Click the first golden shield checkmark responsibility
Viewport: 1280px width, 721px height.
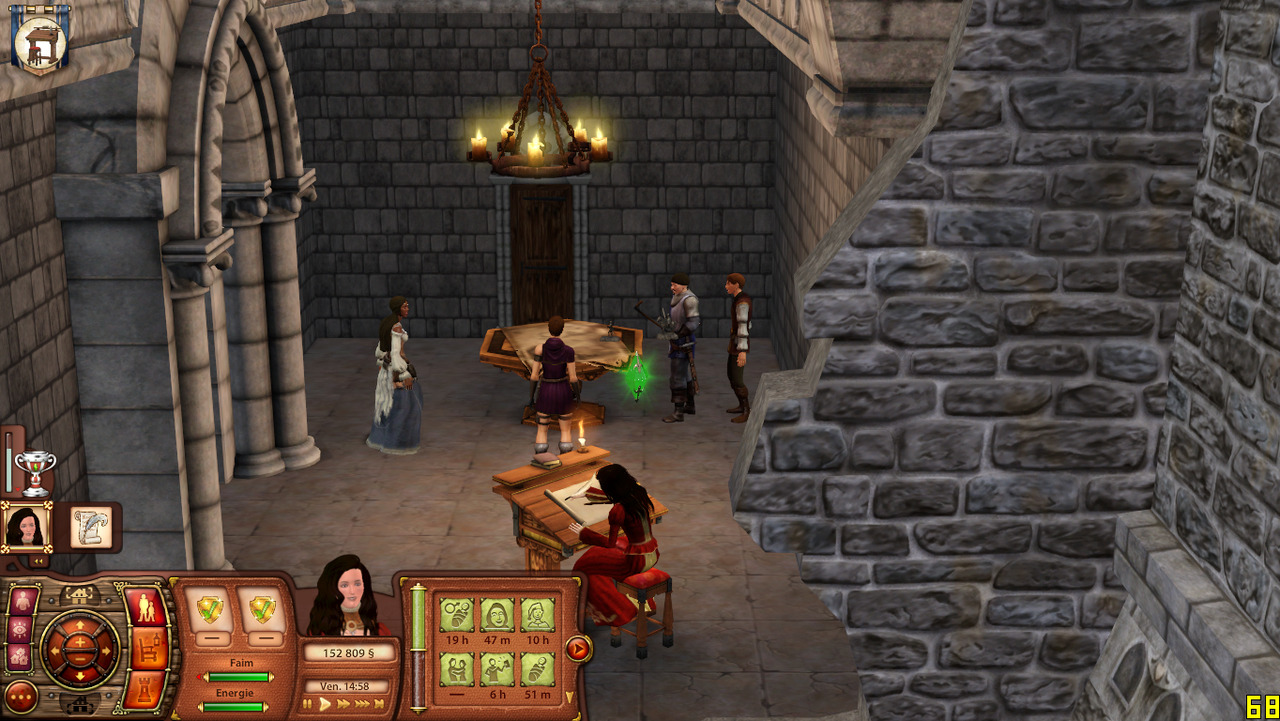[x=210, y=608]
